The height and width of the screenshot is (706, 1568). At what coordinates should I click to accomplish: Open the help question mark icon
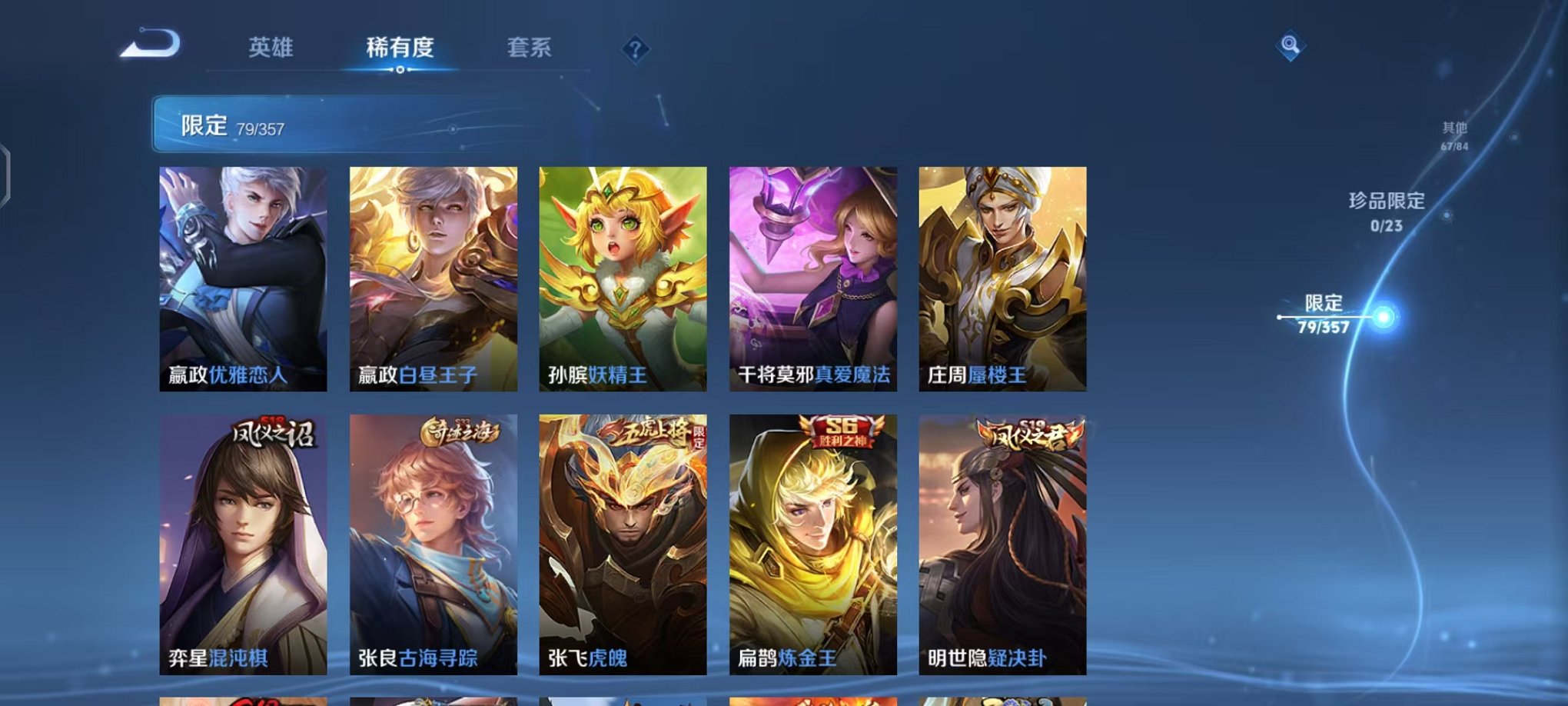pos(635,50)
